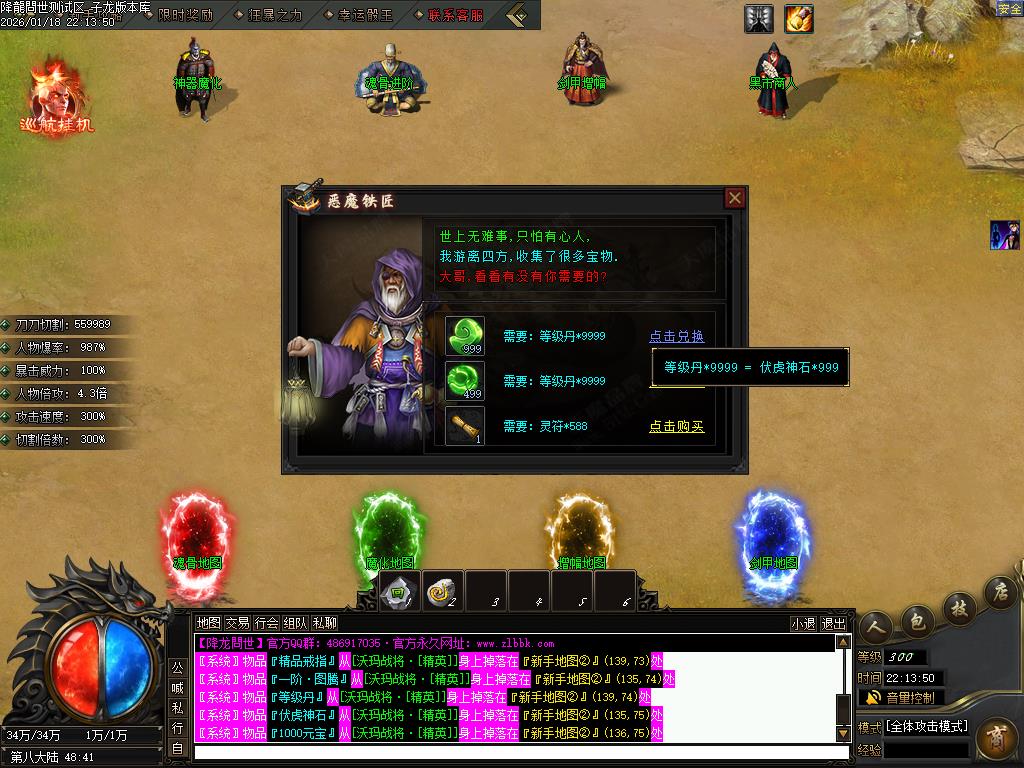Close the 恶魔铁匠 dialog window
1024x768 pixels.
(x=735, y=198)
